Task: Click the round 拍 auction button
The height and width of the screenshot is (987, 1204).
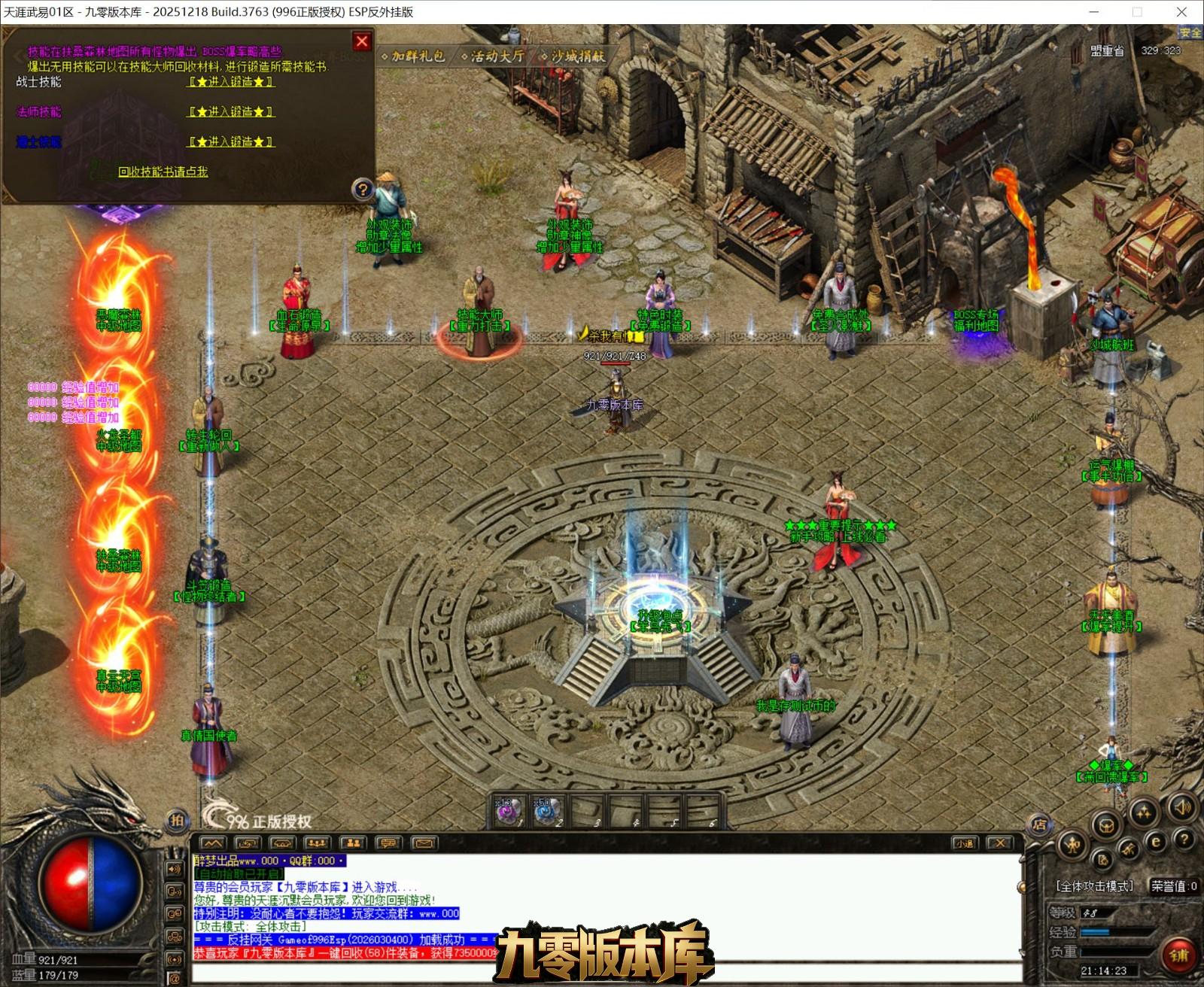Action: (x=176, y=821)
